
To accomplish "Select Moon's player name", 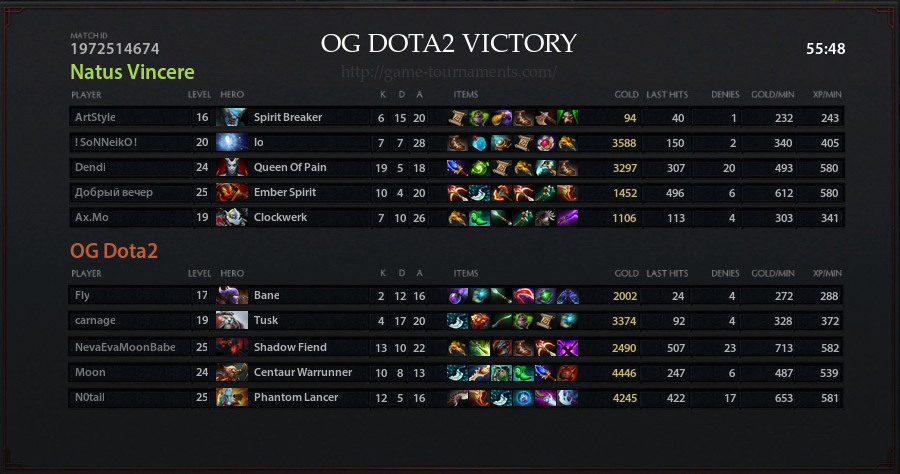I will pos(90,372).
